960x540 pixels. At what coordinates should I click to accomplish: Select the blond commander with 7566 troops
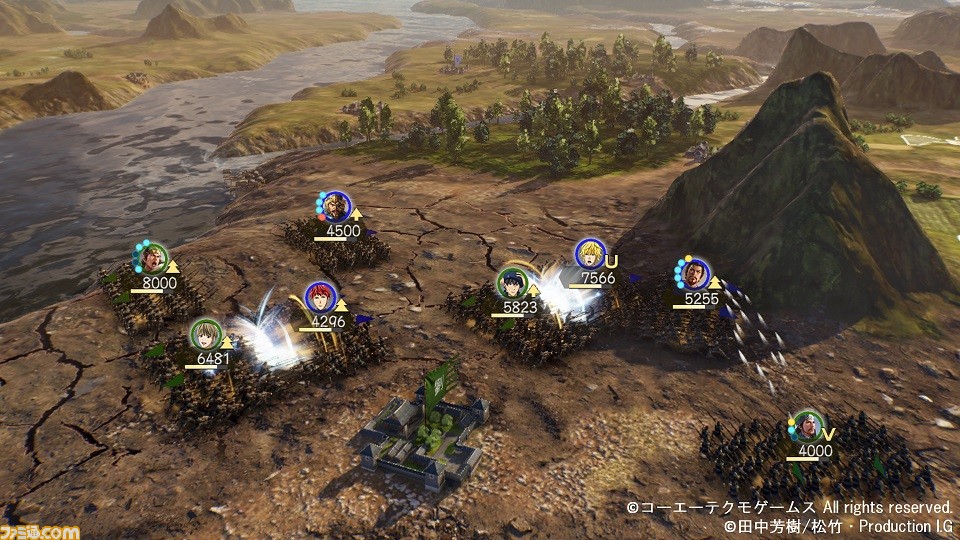coord(590,254)
